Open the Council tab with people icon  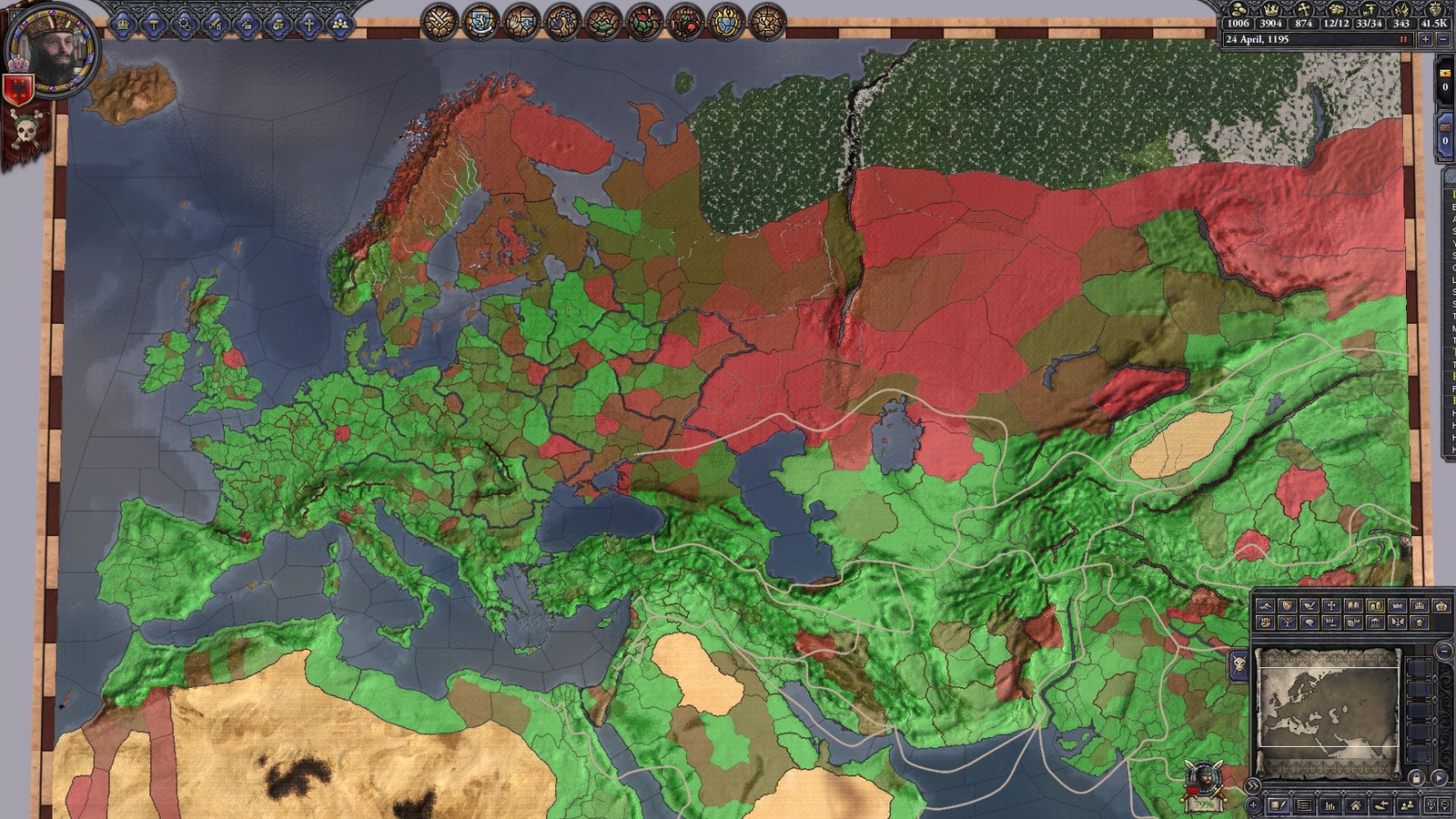click(x=339, y=24)
